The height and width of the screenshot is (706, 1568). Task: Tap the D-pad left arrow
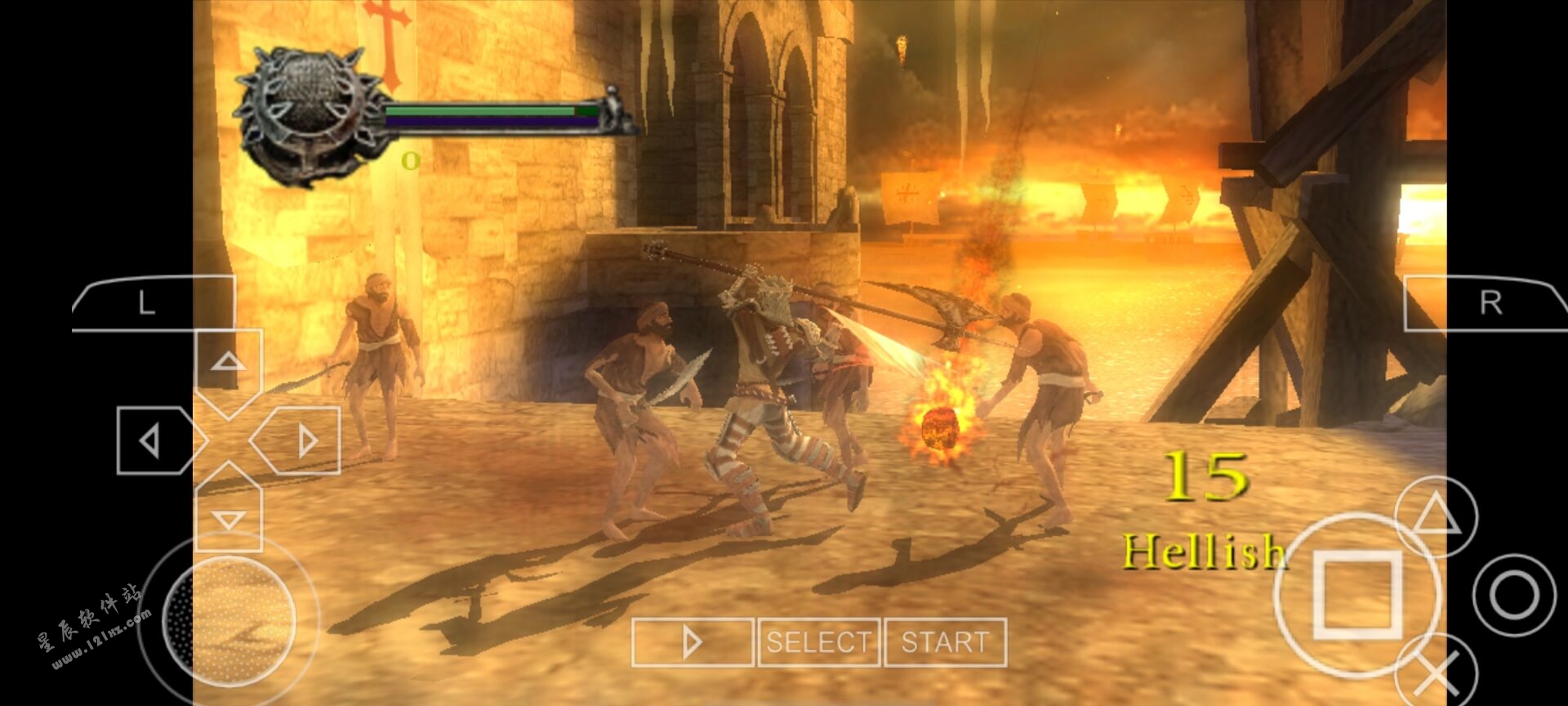(x=151, y=441)
